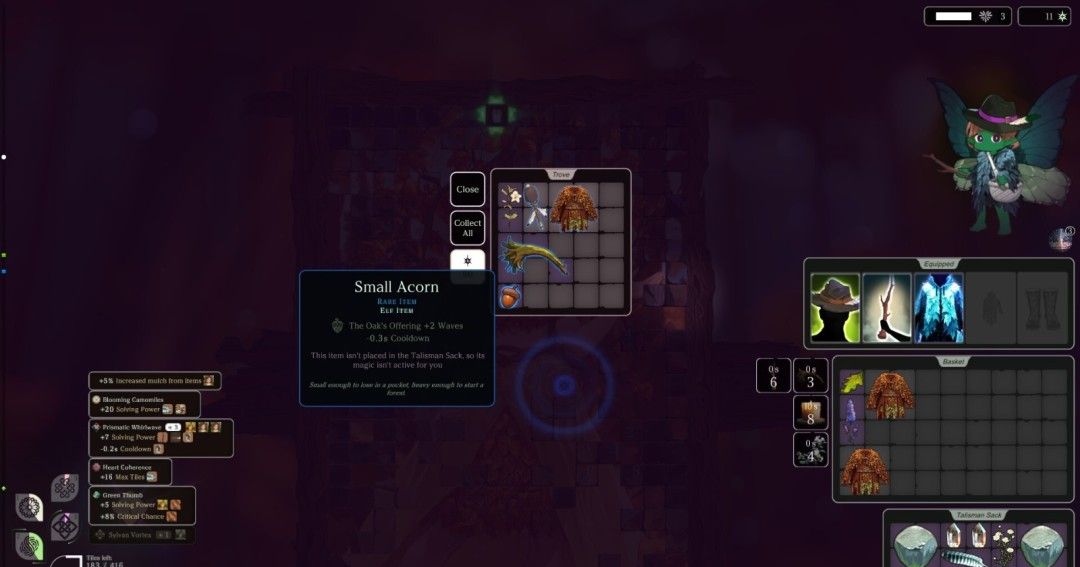Select the green branch item in Trove

(533, 258)
